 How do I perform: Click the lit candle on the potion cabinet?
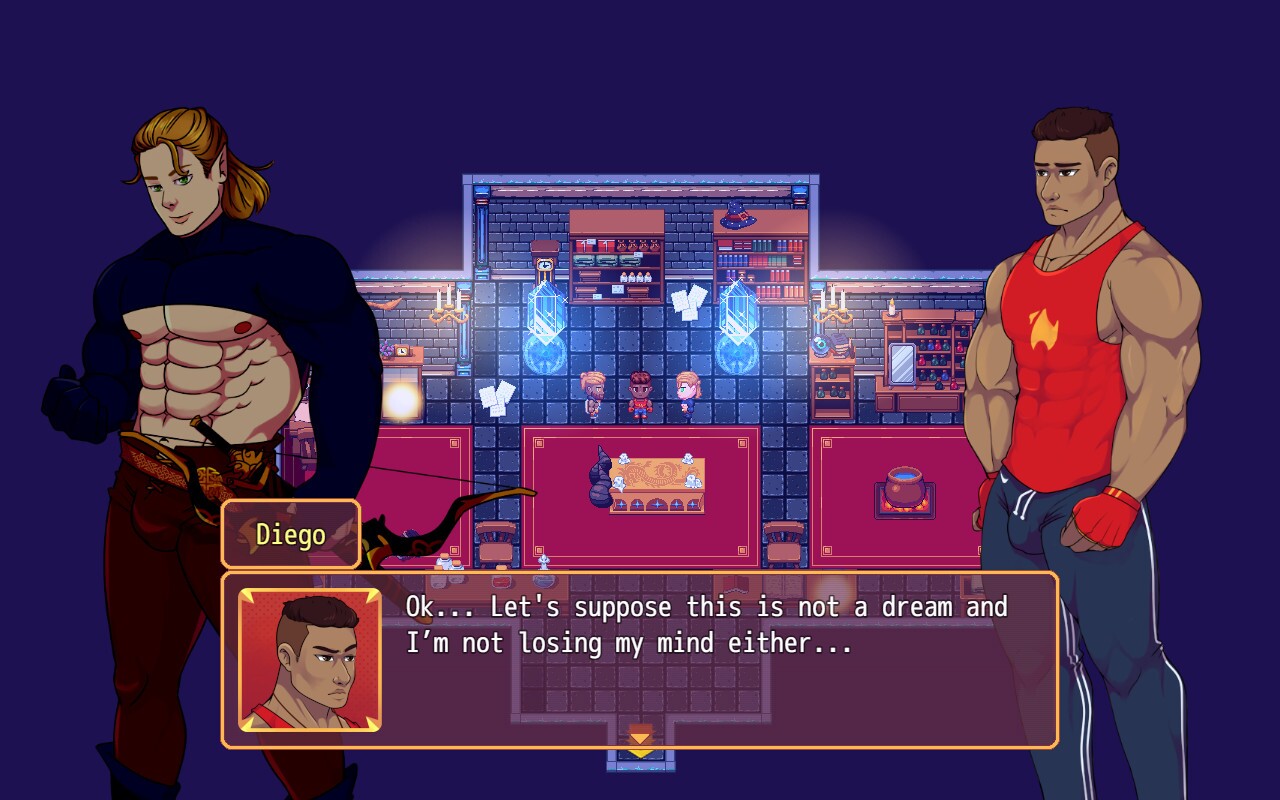coord(891,307)
